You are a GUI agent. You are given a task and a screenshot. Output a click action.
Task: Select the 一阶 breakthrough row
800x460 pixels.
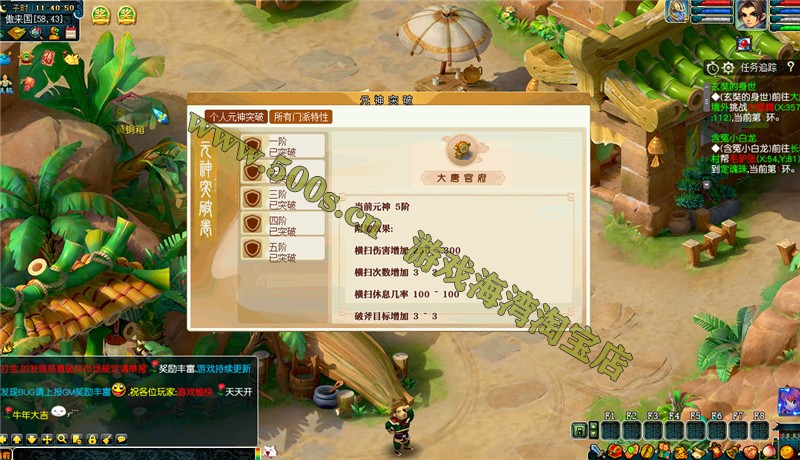[284, 146]
